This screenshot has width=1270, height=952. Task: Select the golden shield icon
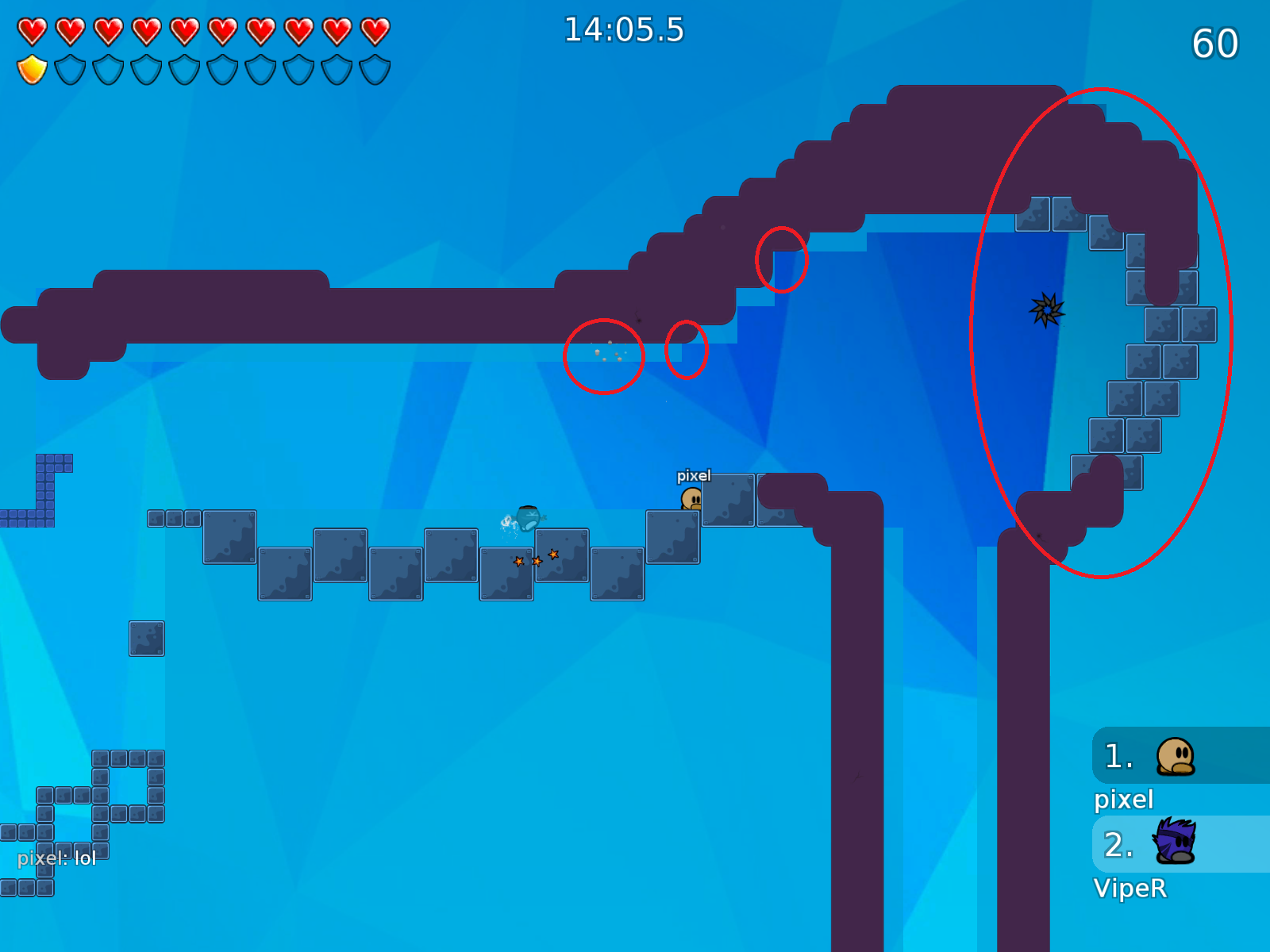33,70
